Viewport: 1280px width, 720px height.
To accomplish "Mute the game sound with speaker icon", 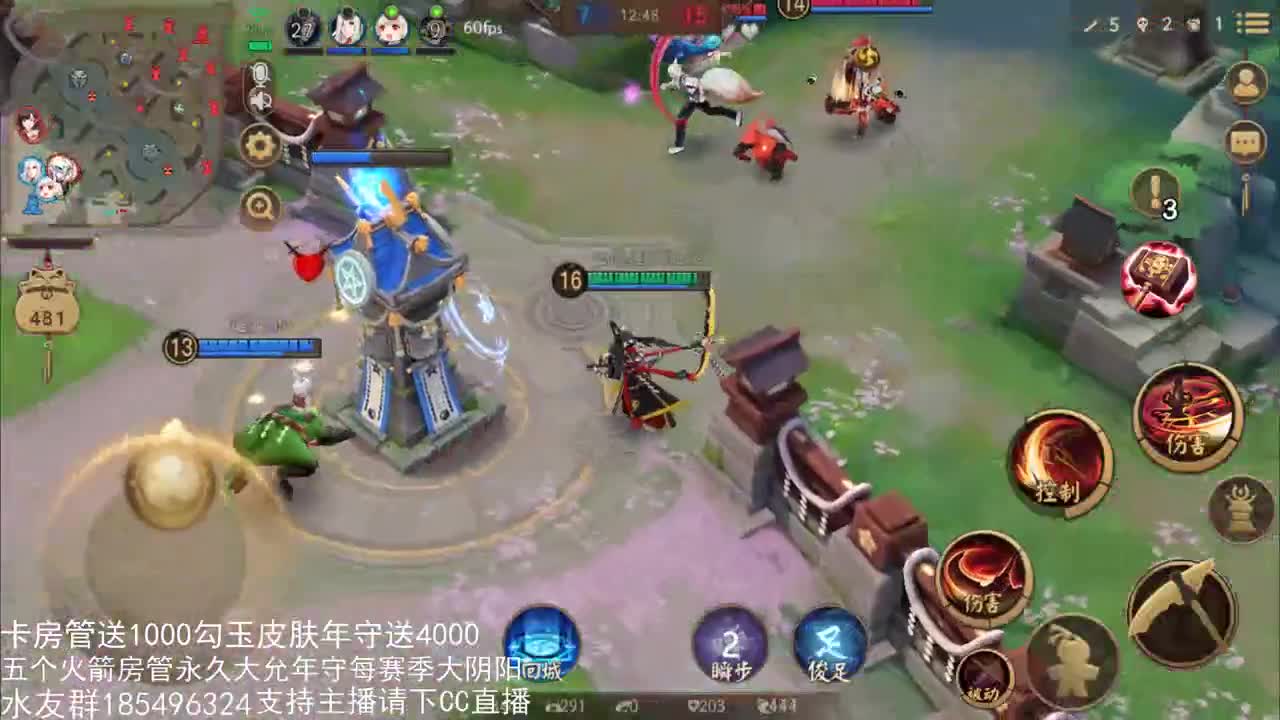I will 260,99.
